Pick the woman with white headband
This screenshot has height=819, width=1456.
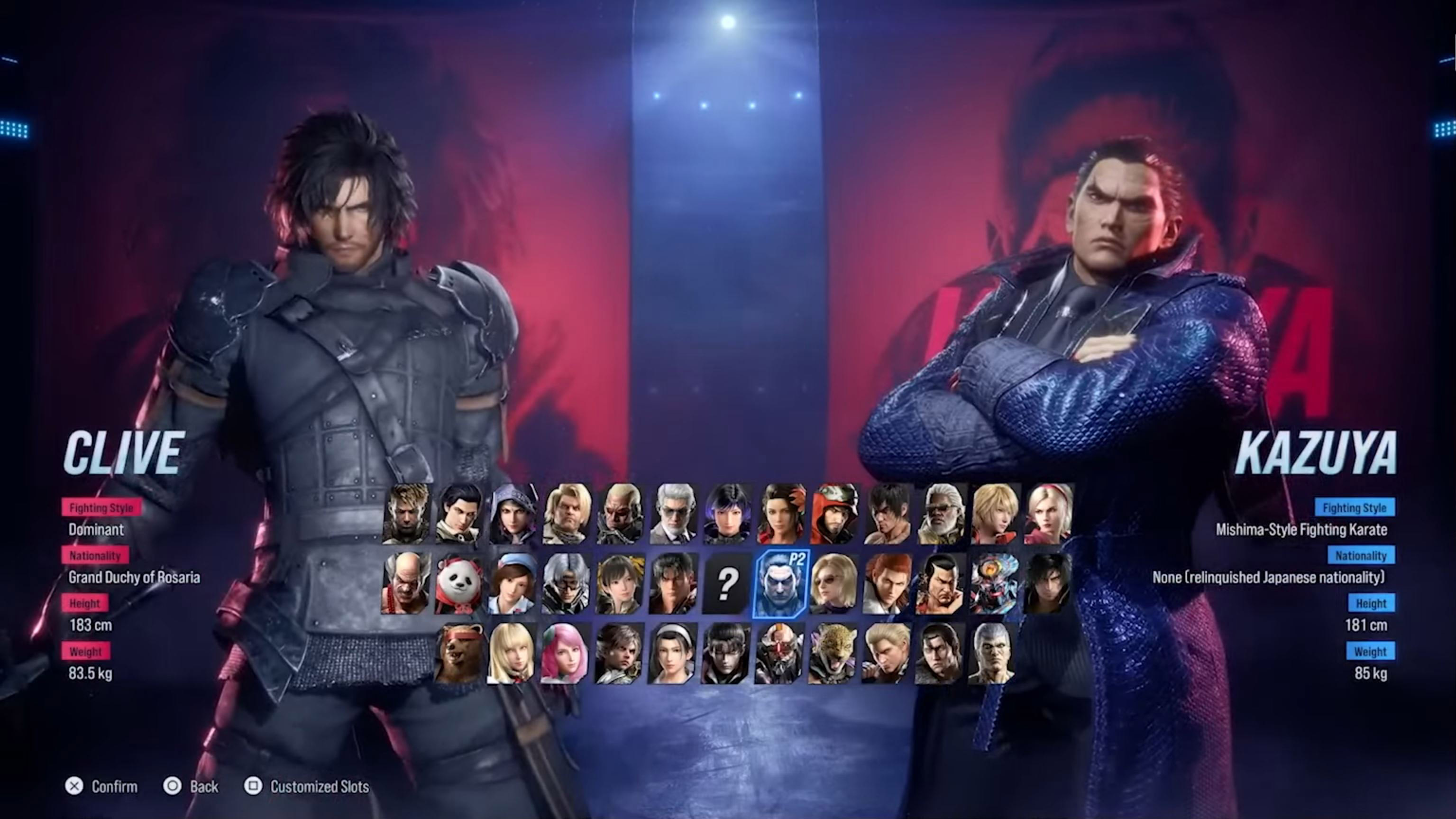(x=673, y=654)
